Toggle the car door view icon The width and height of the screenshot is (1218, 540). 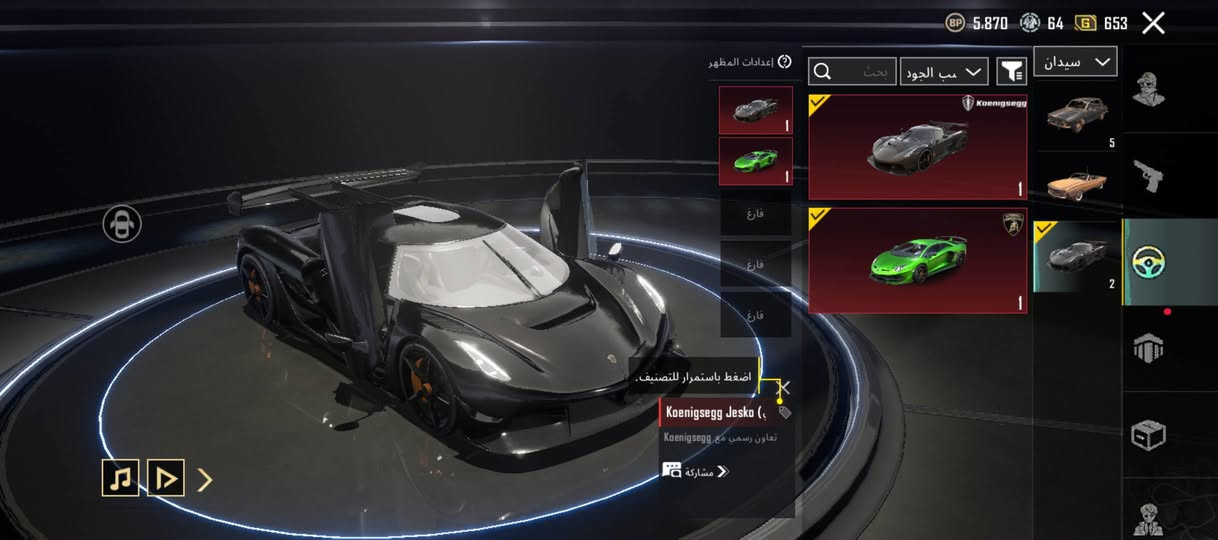122,224
